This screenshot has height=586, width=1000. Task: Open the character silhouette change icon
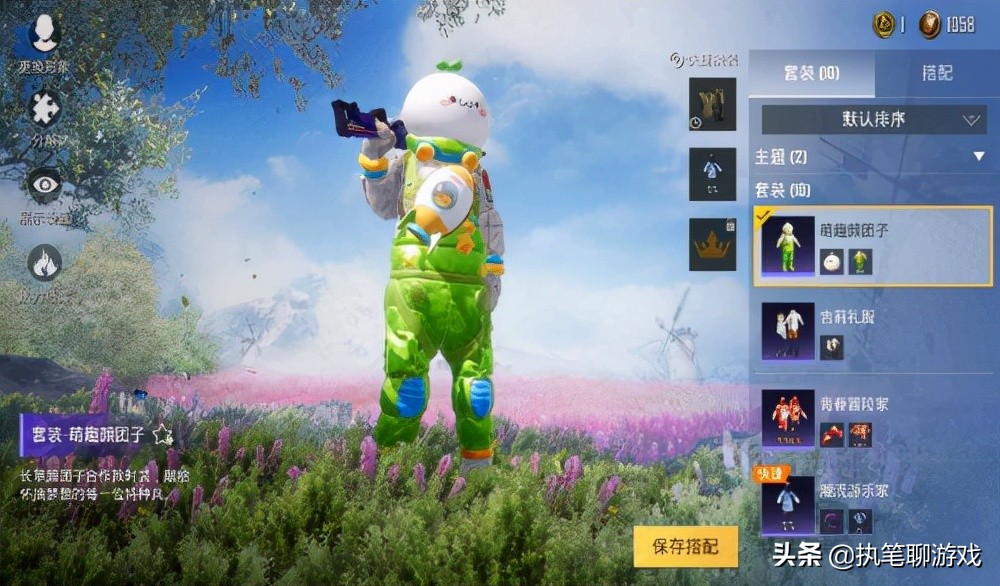point(44,35)
